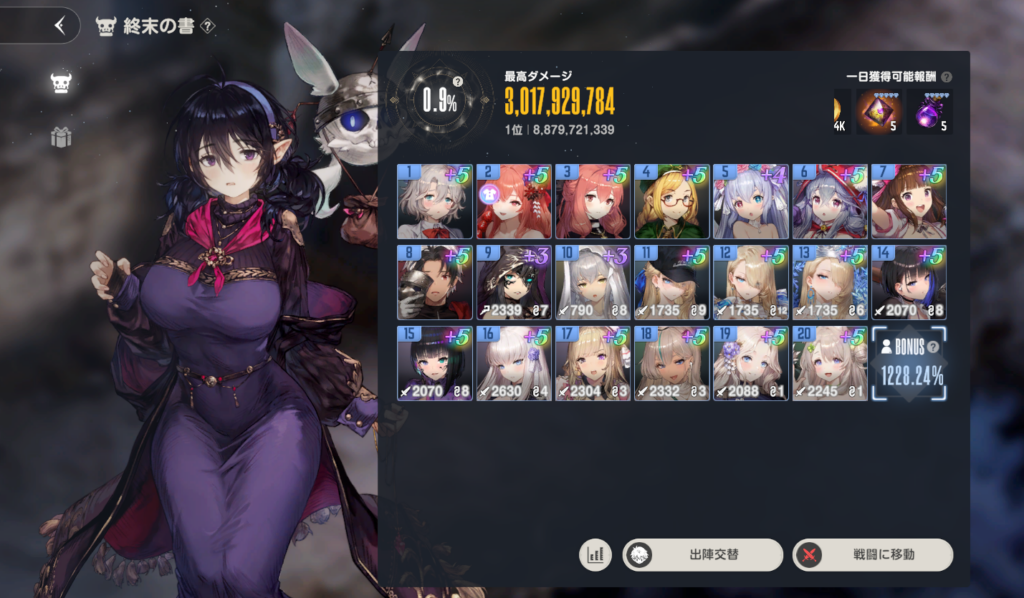Screen dimensions: 1024x598
Task: Select character slot number 4 with glasses
Action: click(x=671, y=202)
